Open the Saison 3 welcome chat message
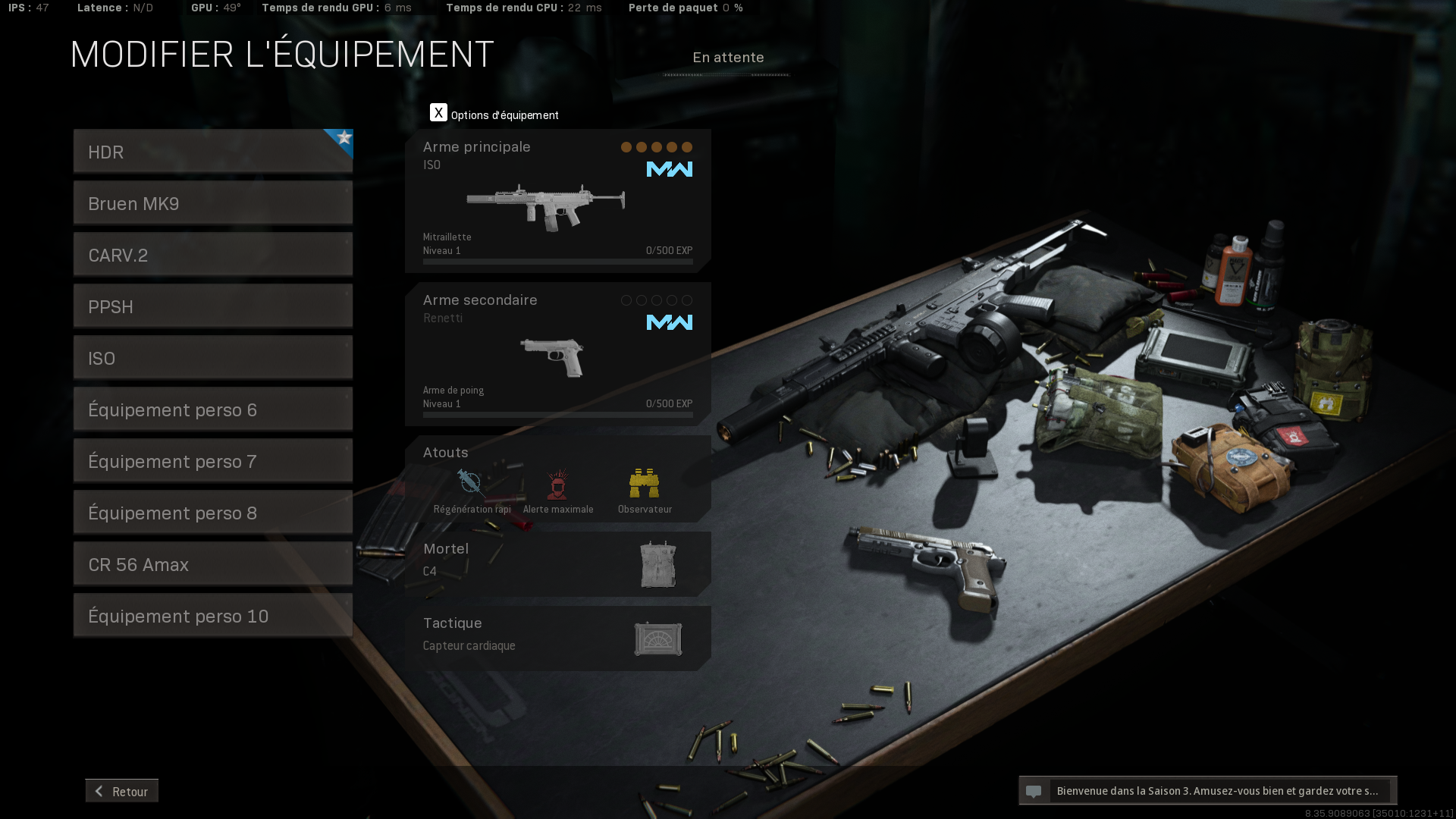Viewport: 1456px width, 819px height. (1207, 791)
